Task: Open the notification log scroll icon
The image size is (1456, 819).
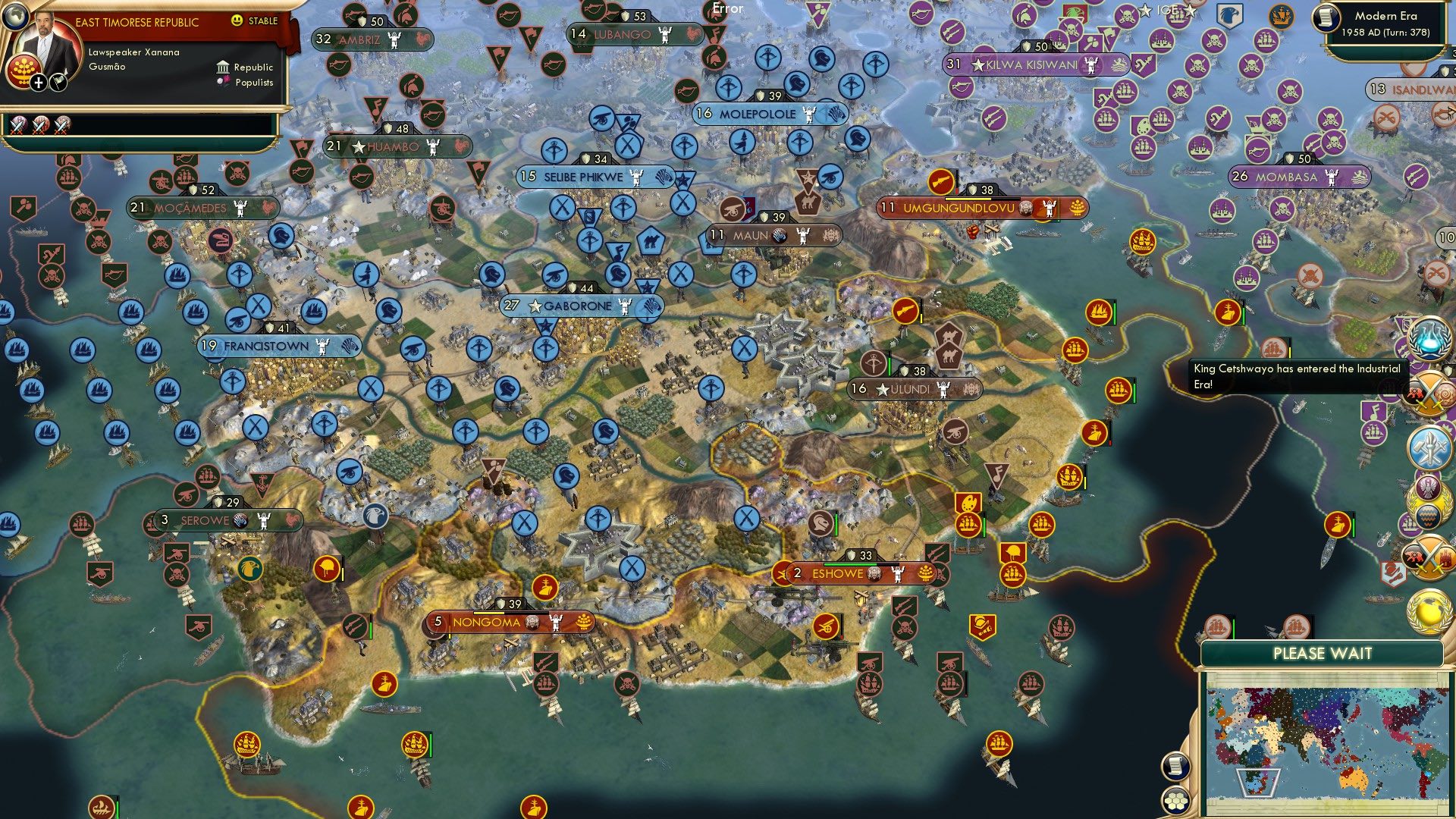Action: pyautogui.click(x=1176, y=767)
